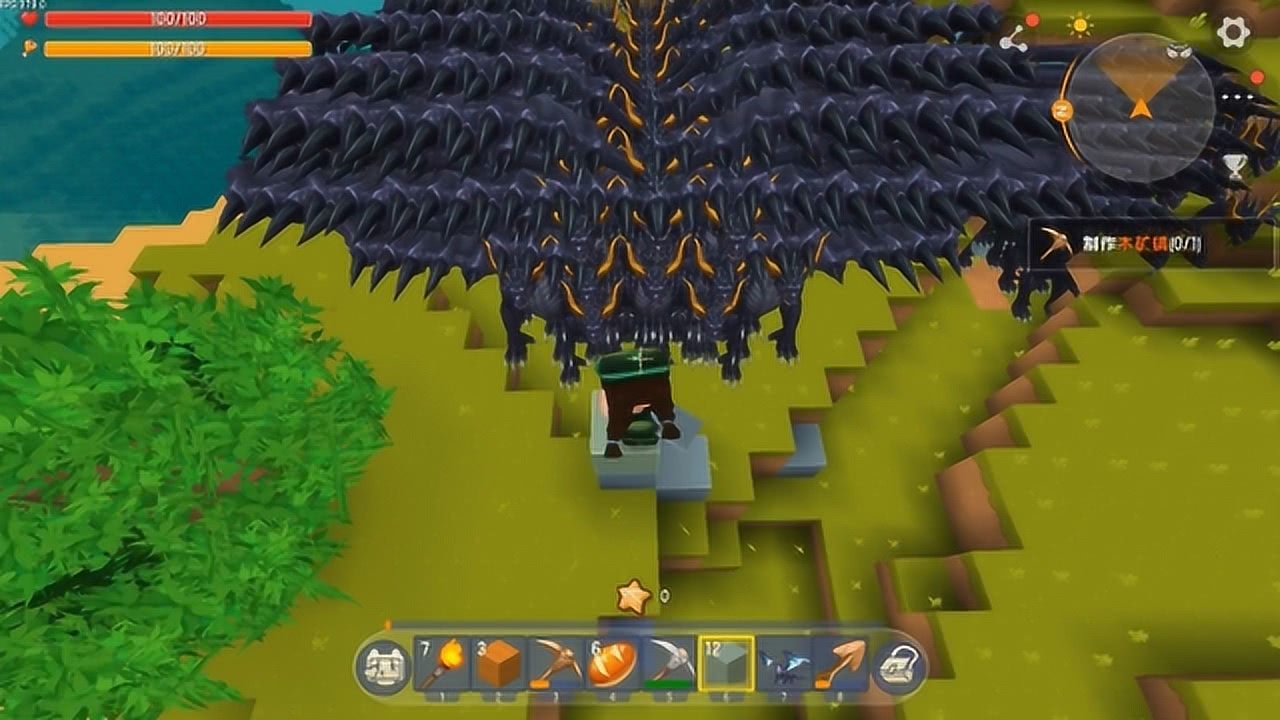Image resolution: width=1280 pixels, height=720 pixels.
Task: Select the gray stone block slot
Action: click(726, 664)
